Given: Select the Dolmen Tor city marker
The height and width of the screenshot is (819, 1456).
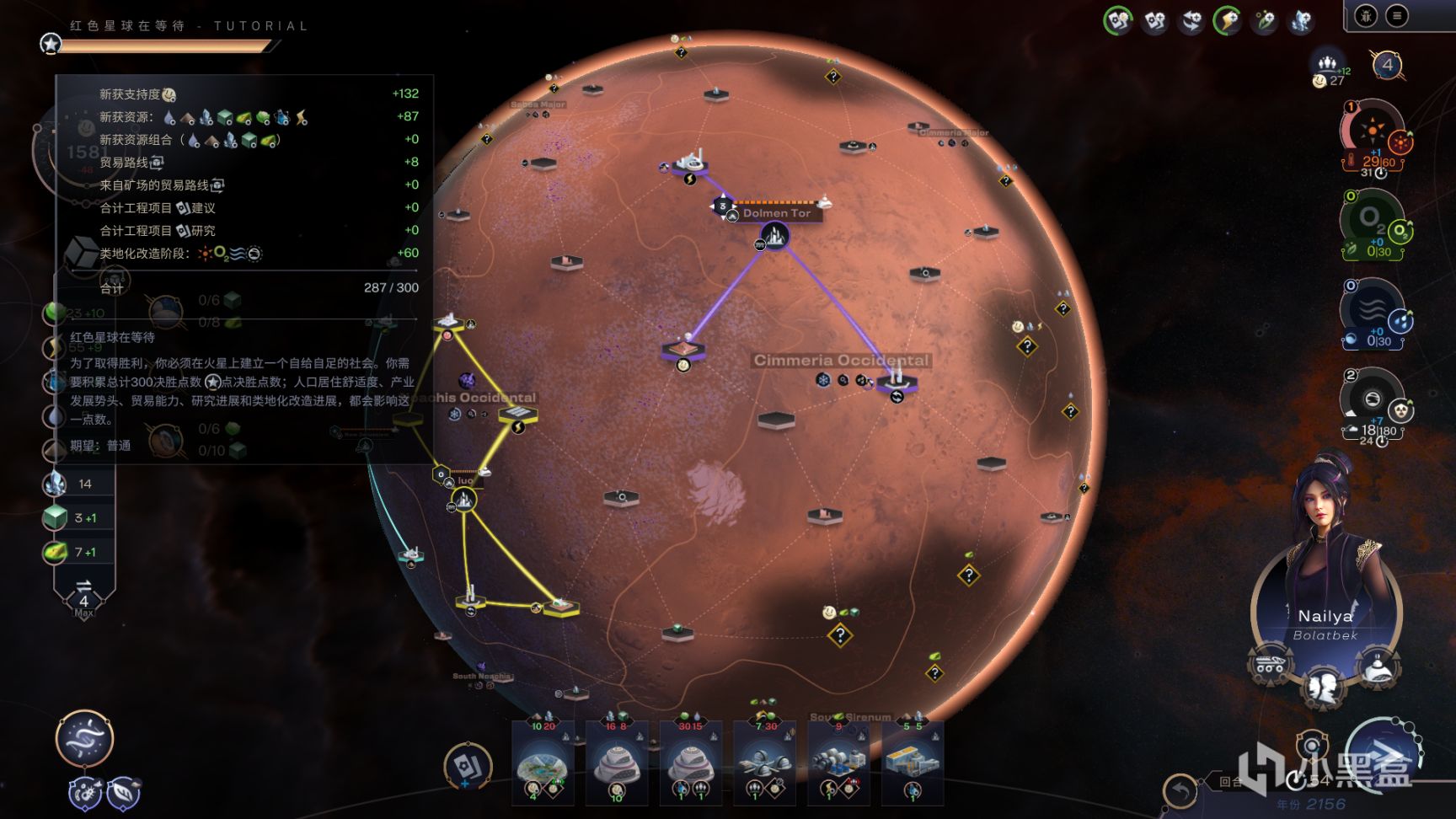Looking at the screenshot, I should pos(775,235).
